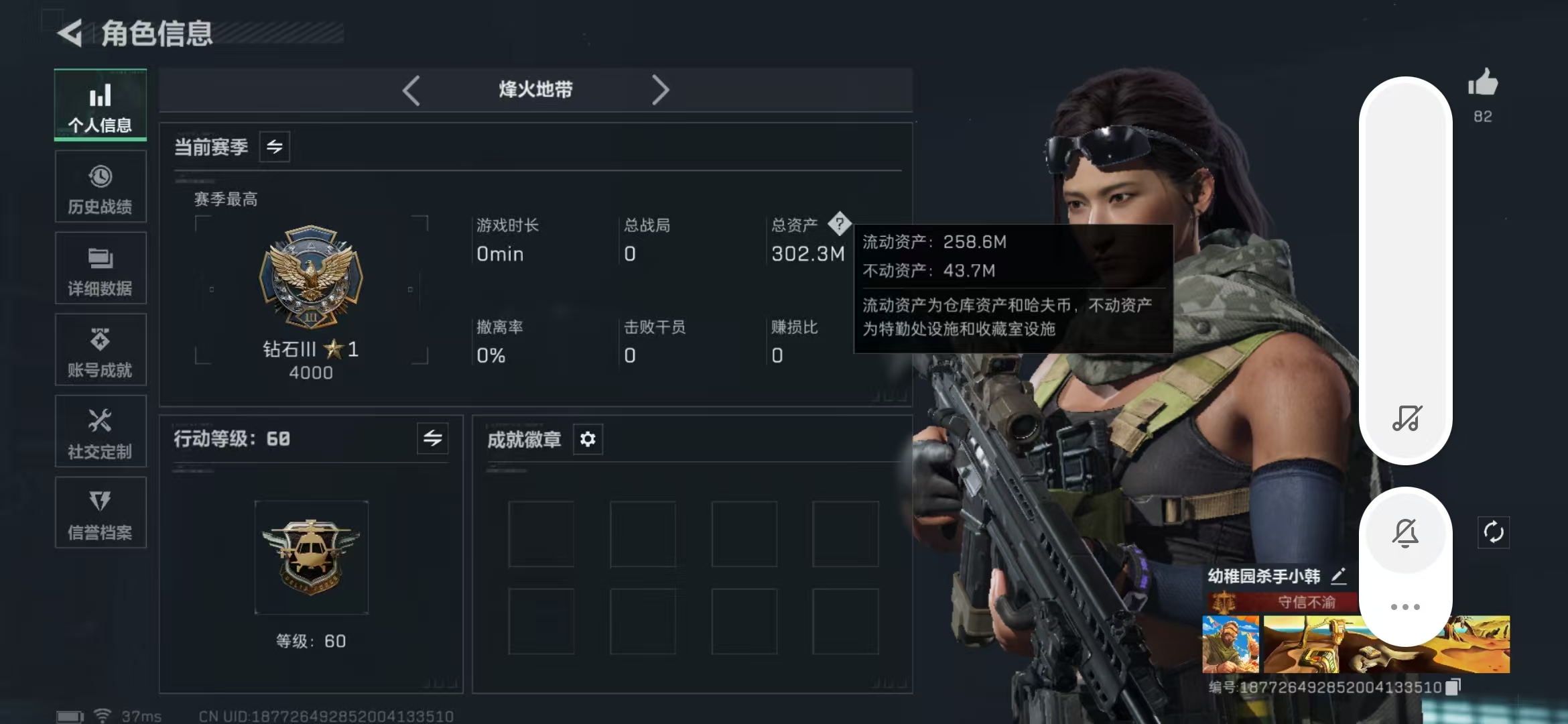Click the 行动等级 swap control
1568x724 pixels.
(432, 439)
